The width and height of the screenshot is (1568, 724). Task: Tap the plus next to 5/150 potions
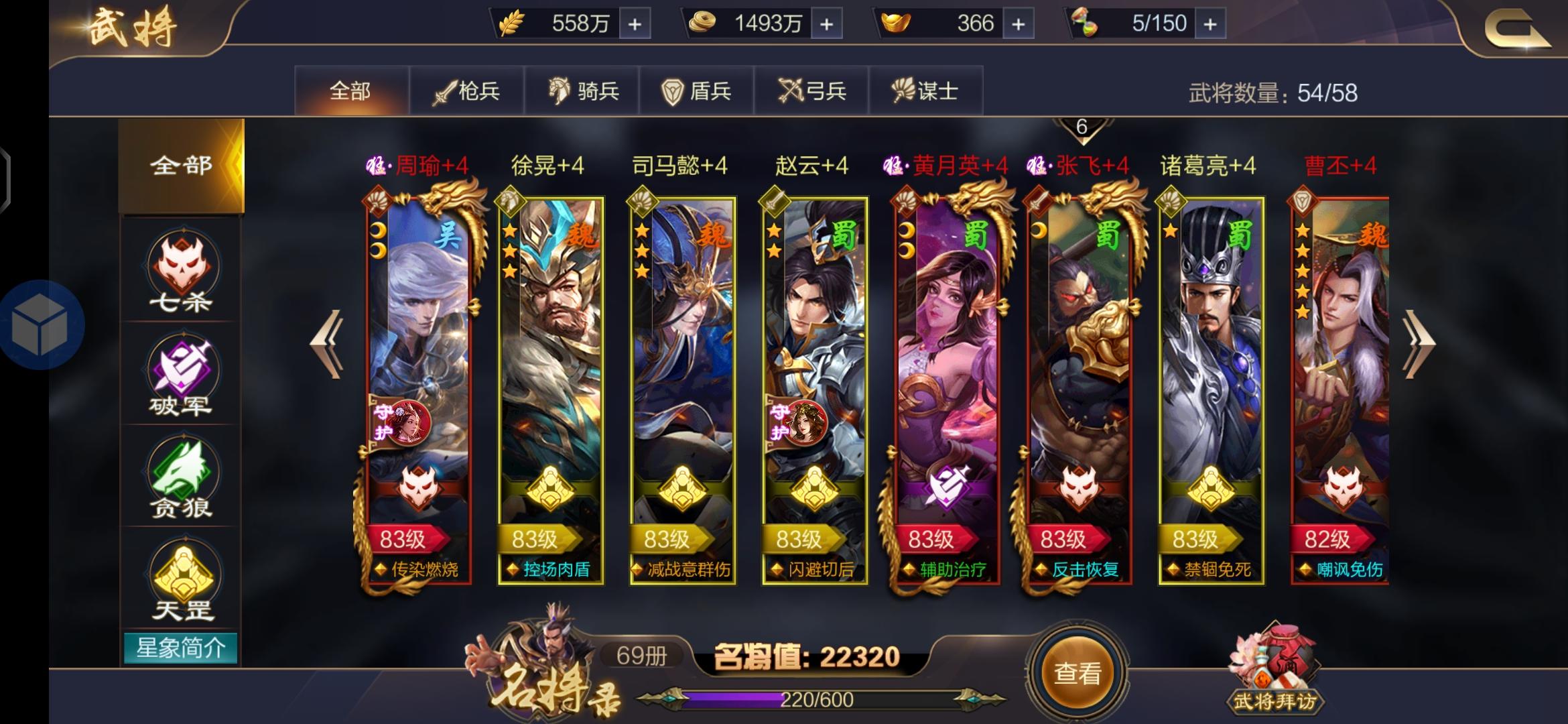click(1211, 23)
